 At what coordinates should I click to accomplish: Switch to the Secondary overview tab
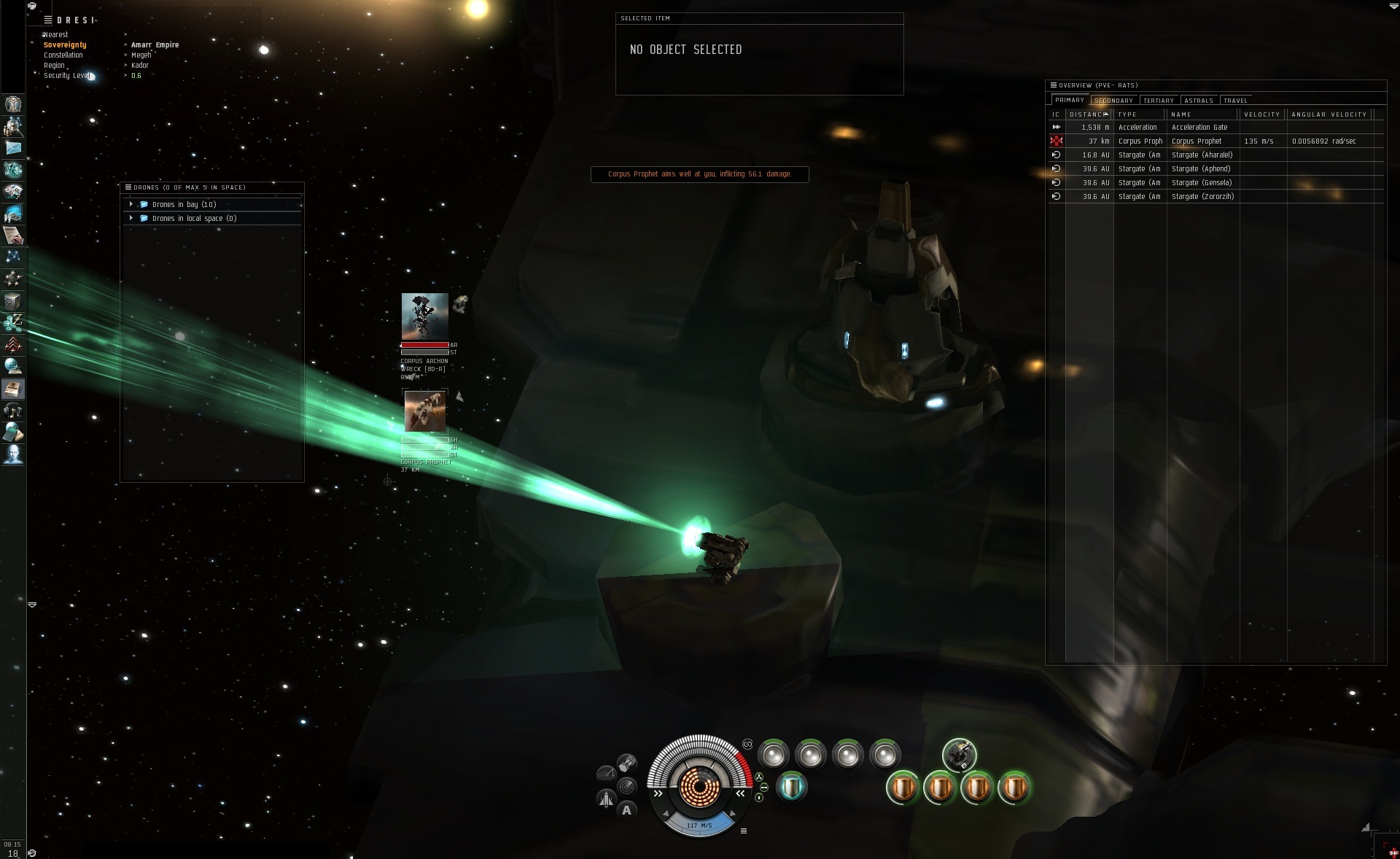[x=1113, y=101]
